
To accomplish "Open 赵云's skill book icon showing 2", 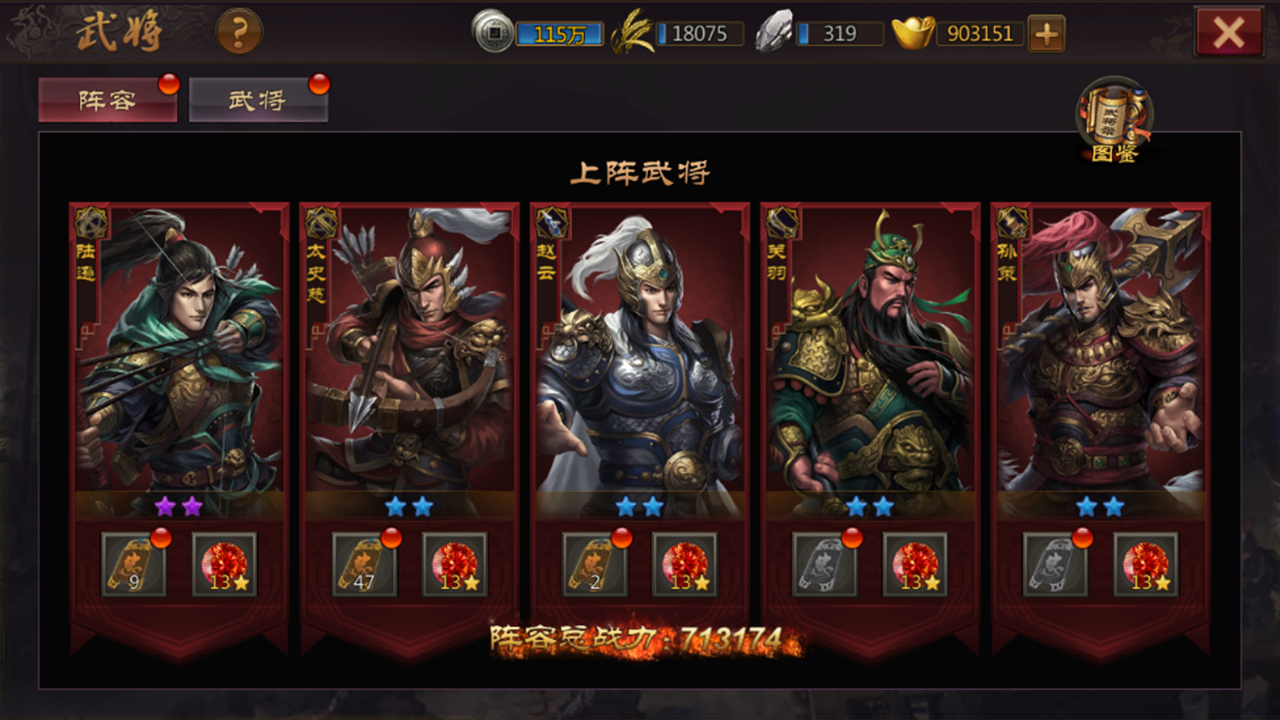I will [x=595, y=564].
